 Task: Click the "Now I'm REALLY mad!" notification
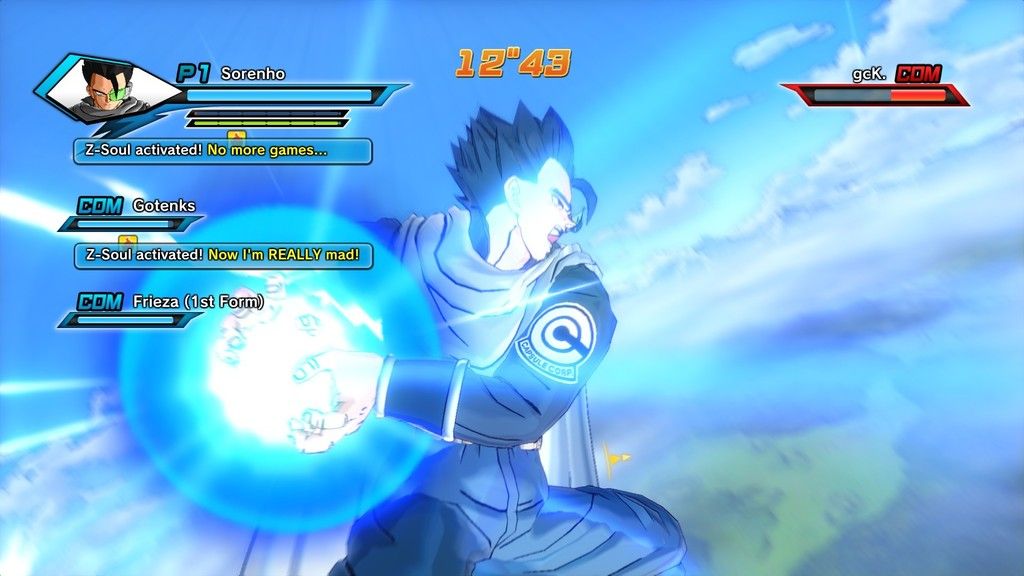(223, 255)
